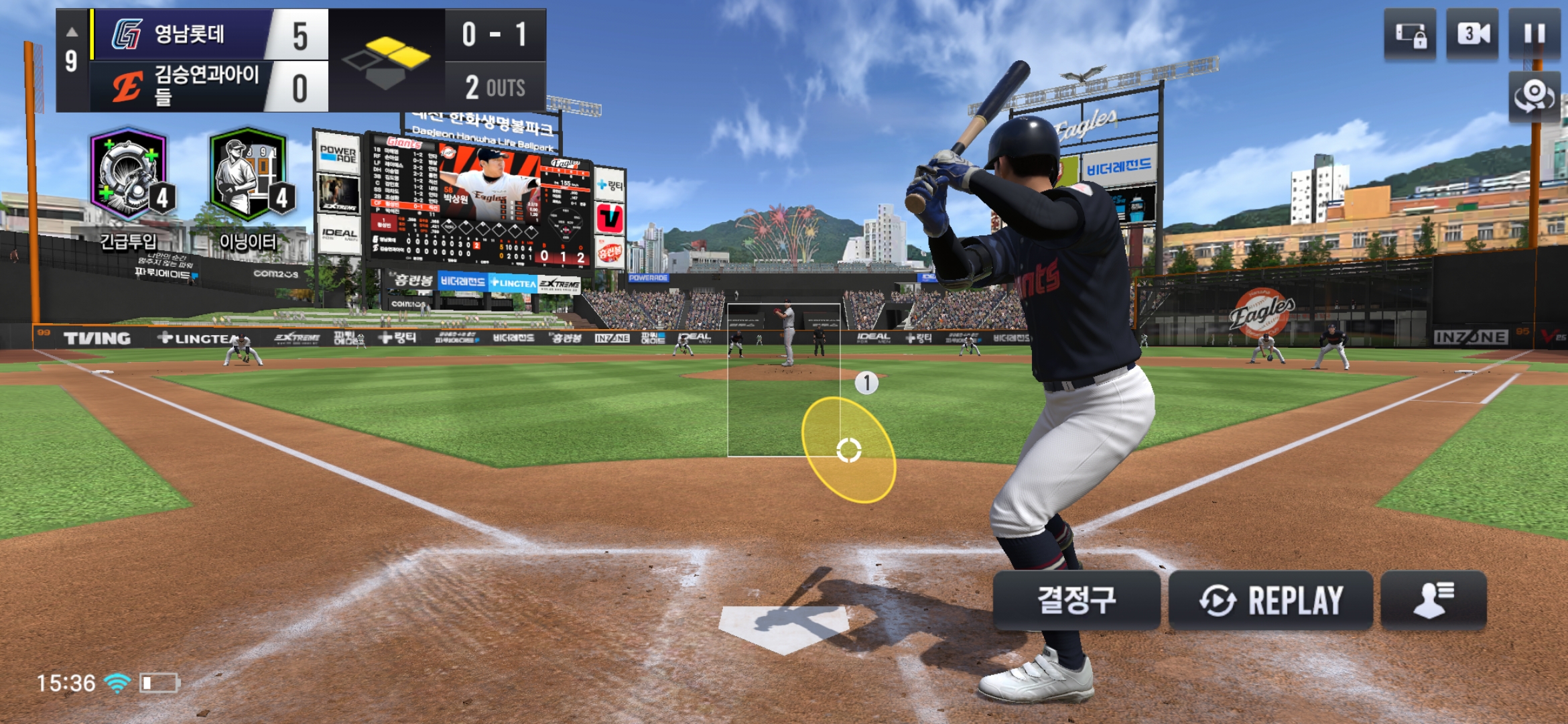Switch the camera view
Viewport: 1568px width, 724px height.
pyautogui.click(x=1534, y=97)
